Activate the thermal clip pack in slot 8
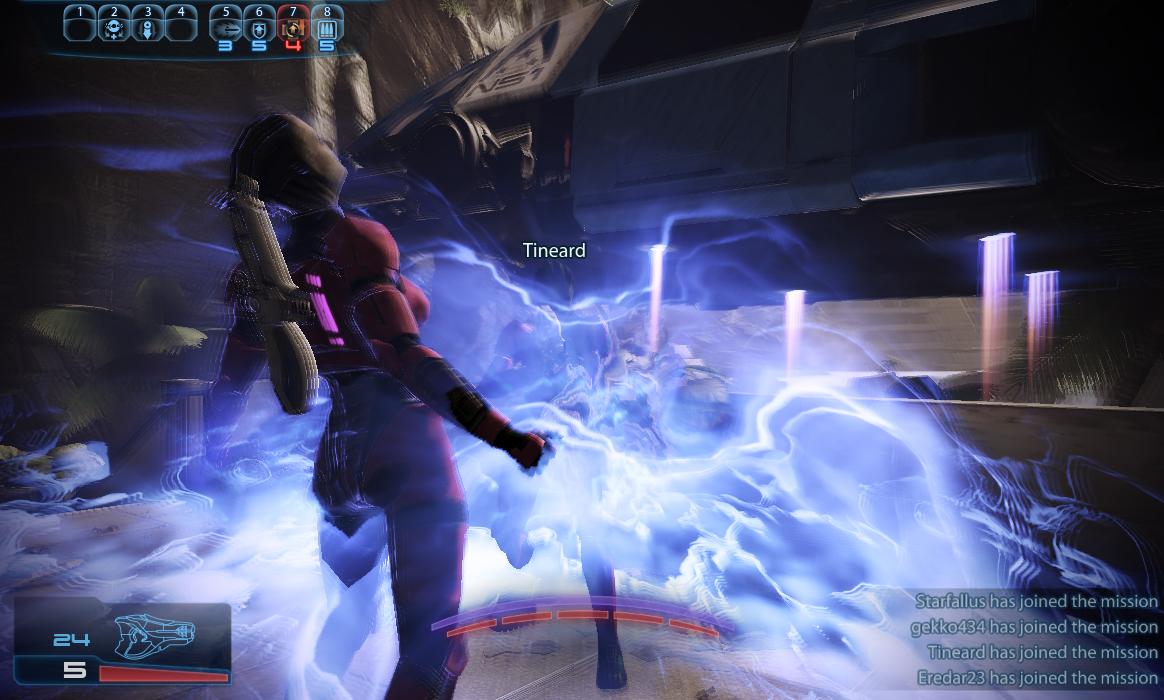The image size is (1164, 700). (x=327, y=26)
